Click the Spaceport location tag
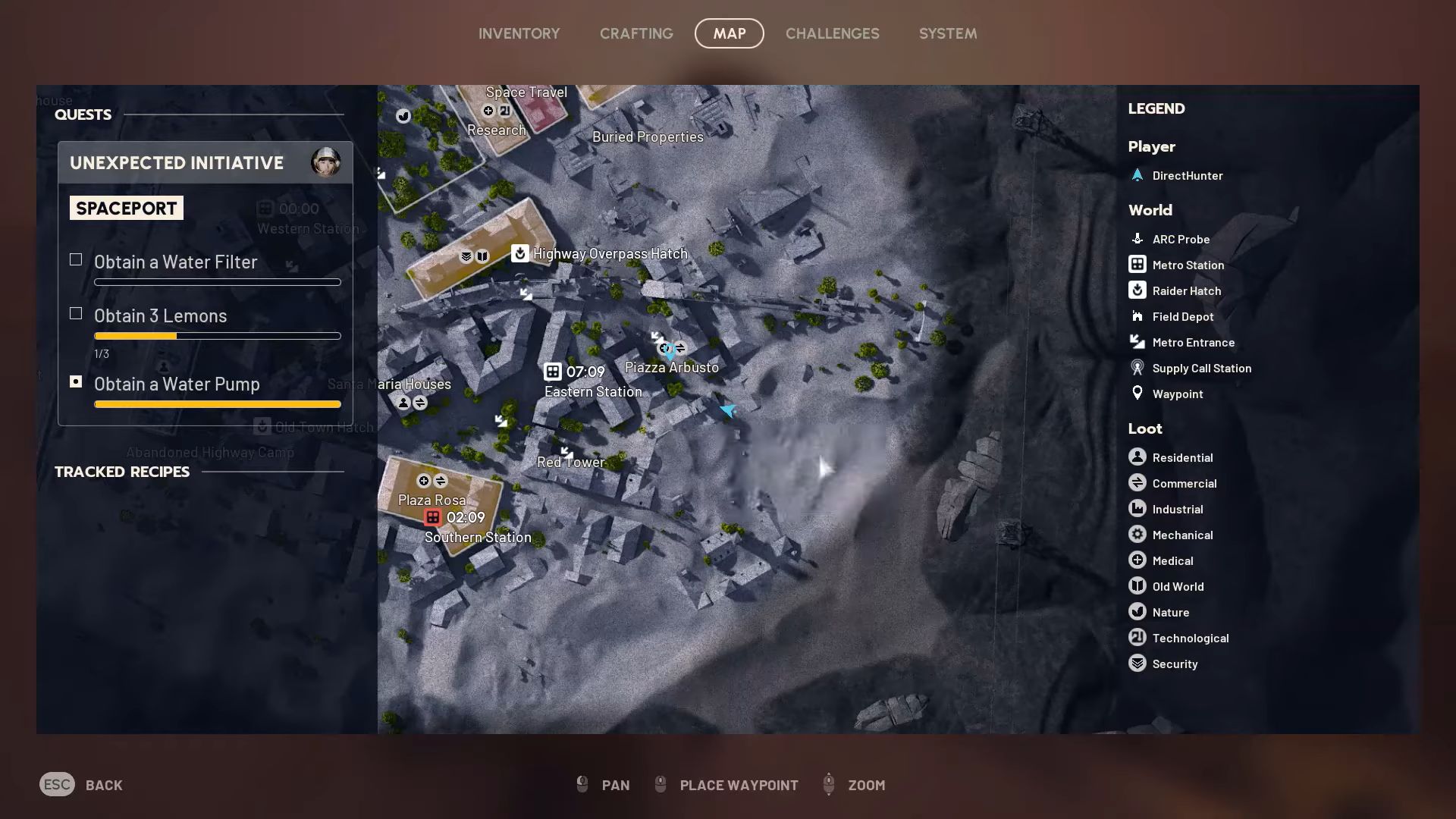This screenshot has height=819, width=1456. point(126,208)
